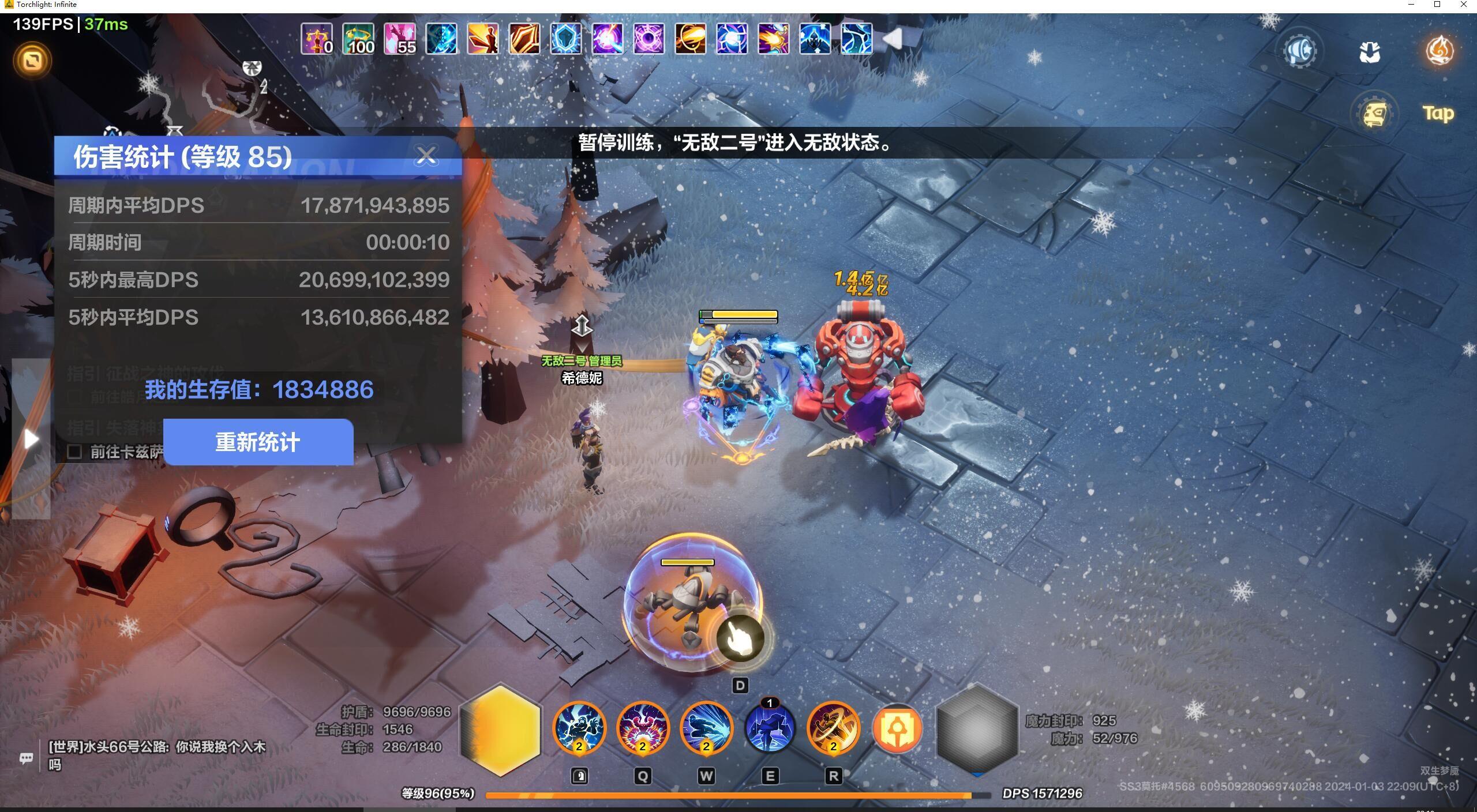
Task: Click the white supply drop icon at top
Action: 1370,52
